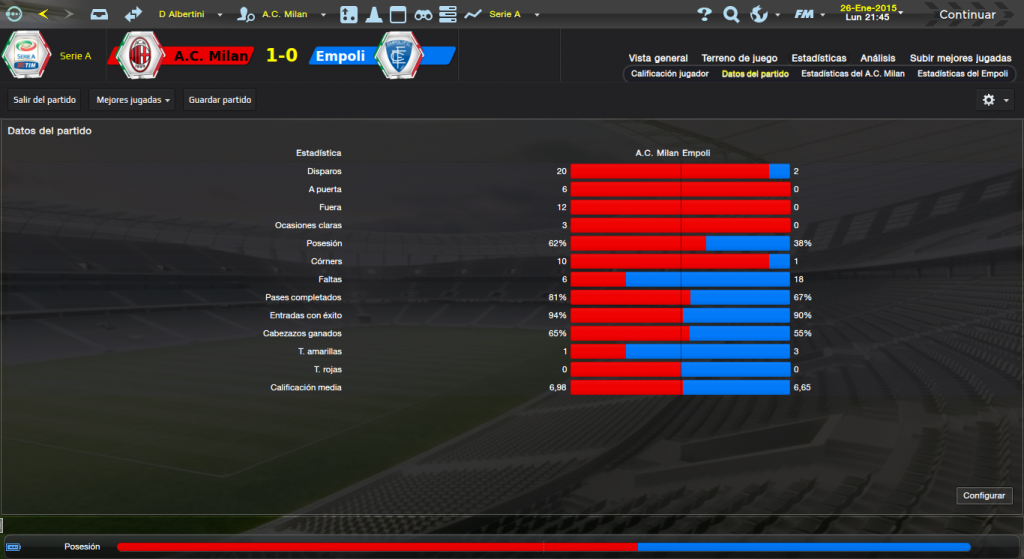Click the Configurar button

pyautogui.click(x=986, y=496)
